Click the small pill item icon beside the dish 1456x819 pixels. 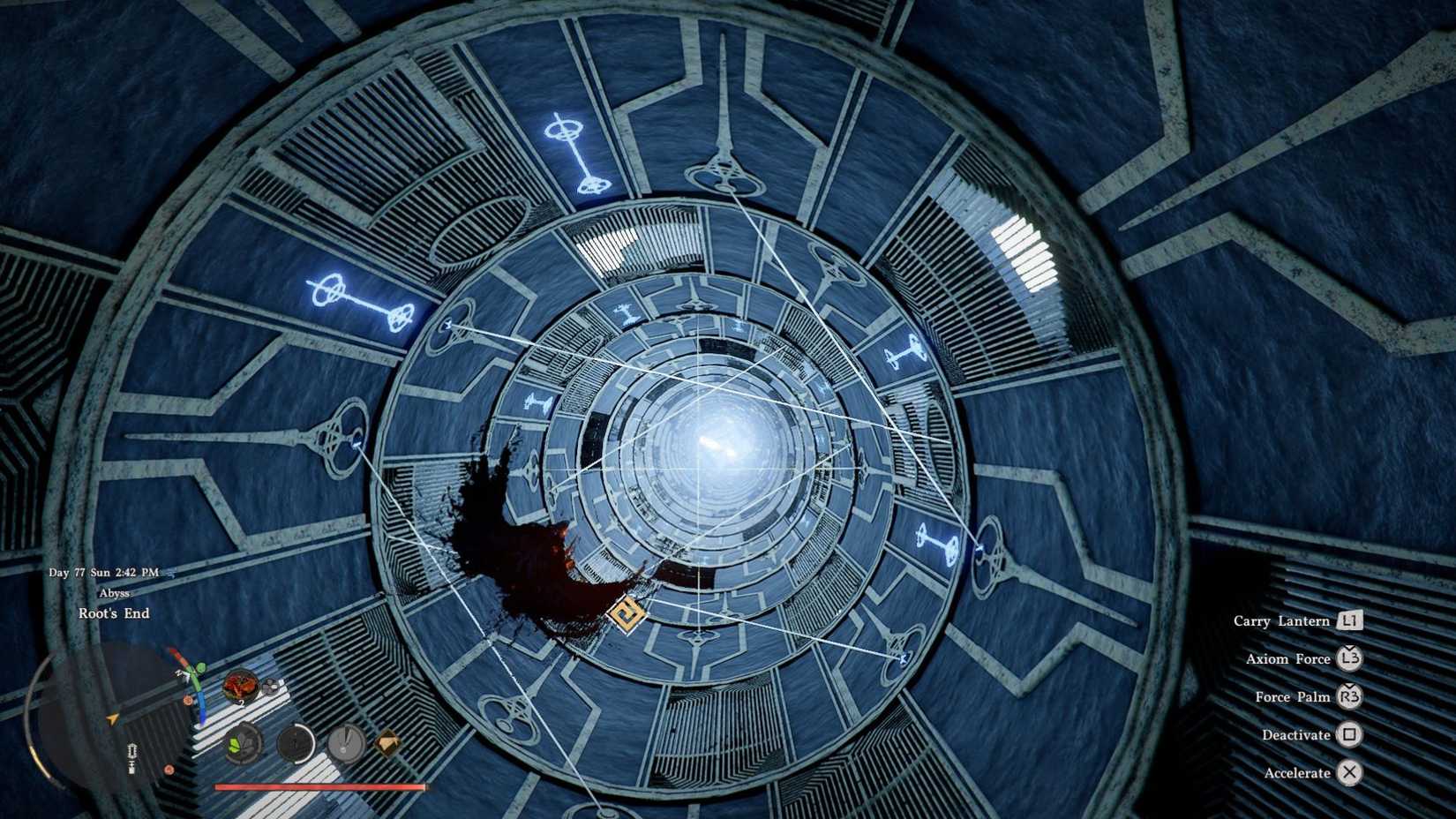coord(272,685)
